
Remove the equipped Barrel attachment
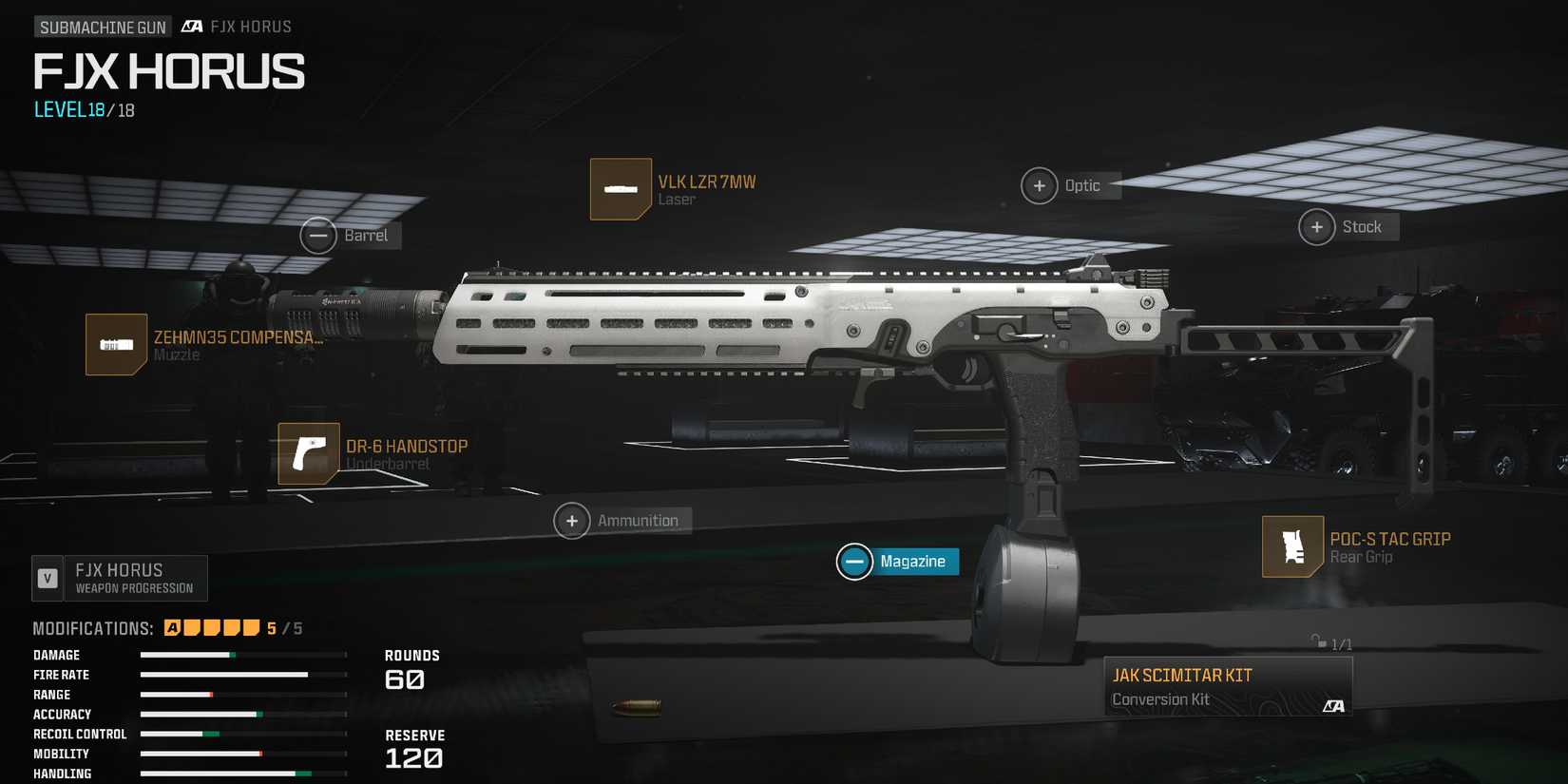pyautogui.click(x=319, y=235)
